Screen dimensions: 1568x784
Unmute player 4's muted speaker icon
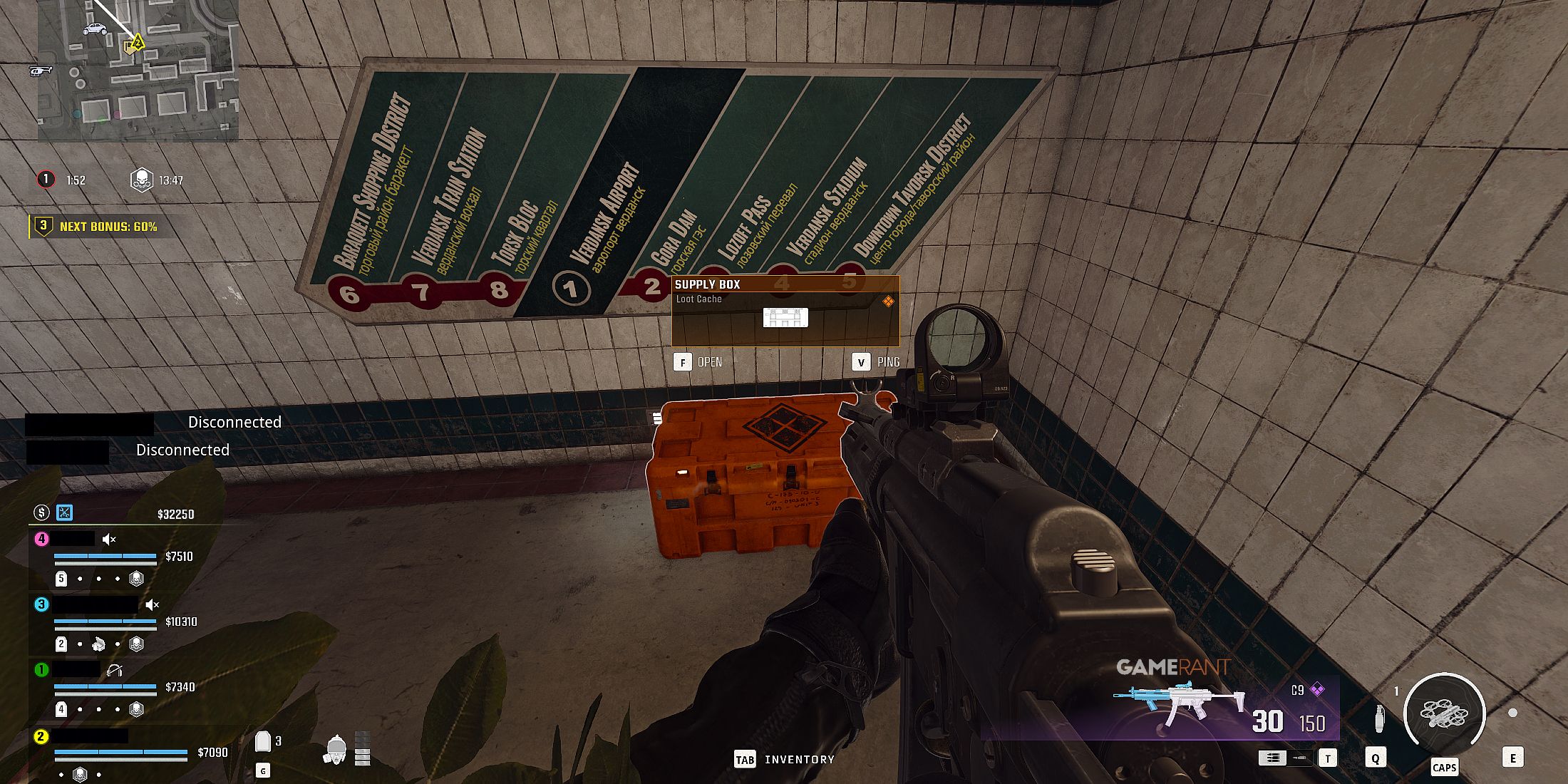(x=108, y=540)
